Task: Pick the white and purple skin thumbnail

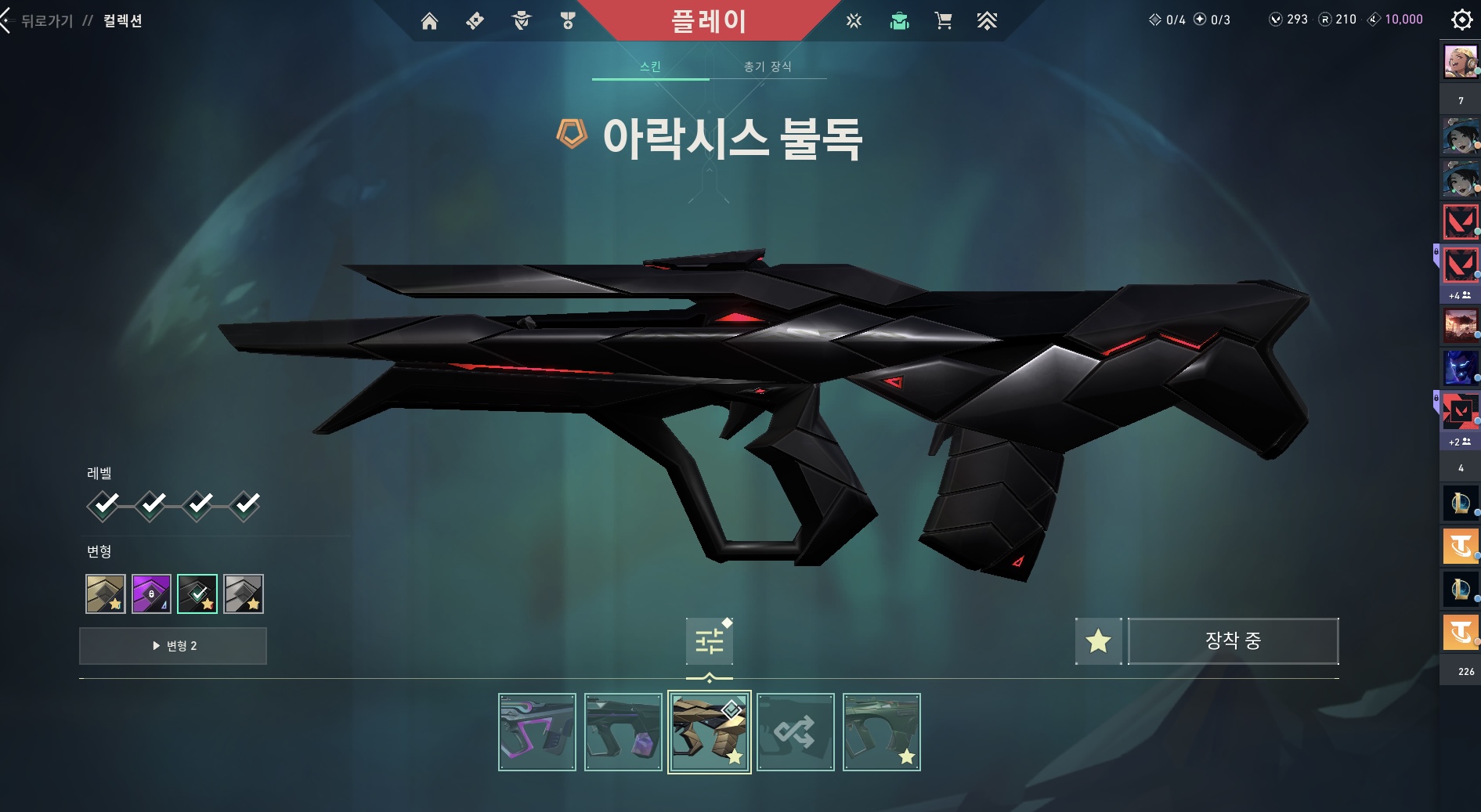Action: pos(537,732)
